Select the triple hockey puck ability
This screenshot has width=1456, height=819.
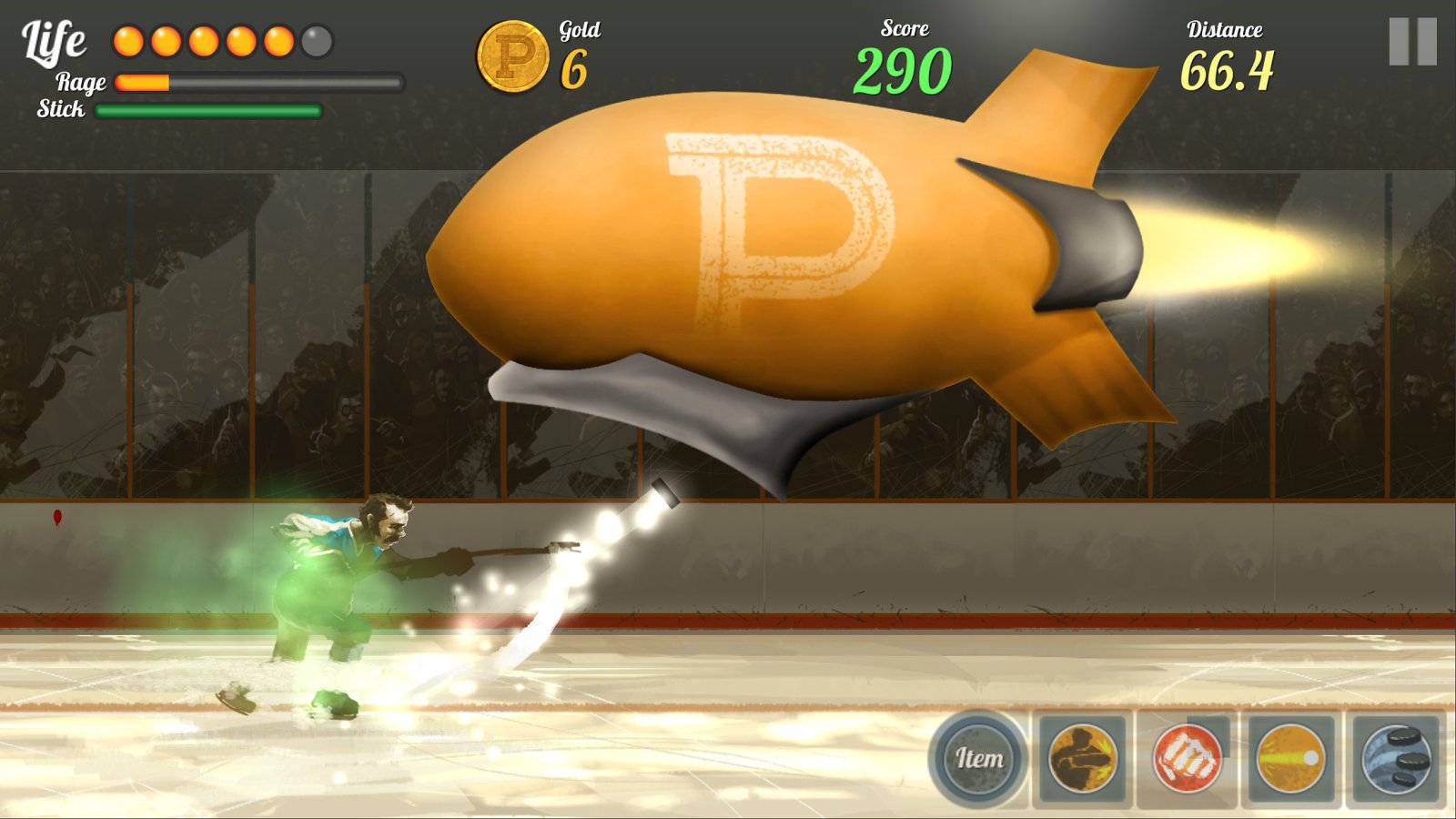(x=1396, y=758)
